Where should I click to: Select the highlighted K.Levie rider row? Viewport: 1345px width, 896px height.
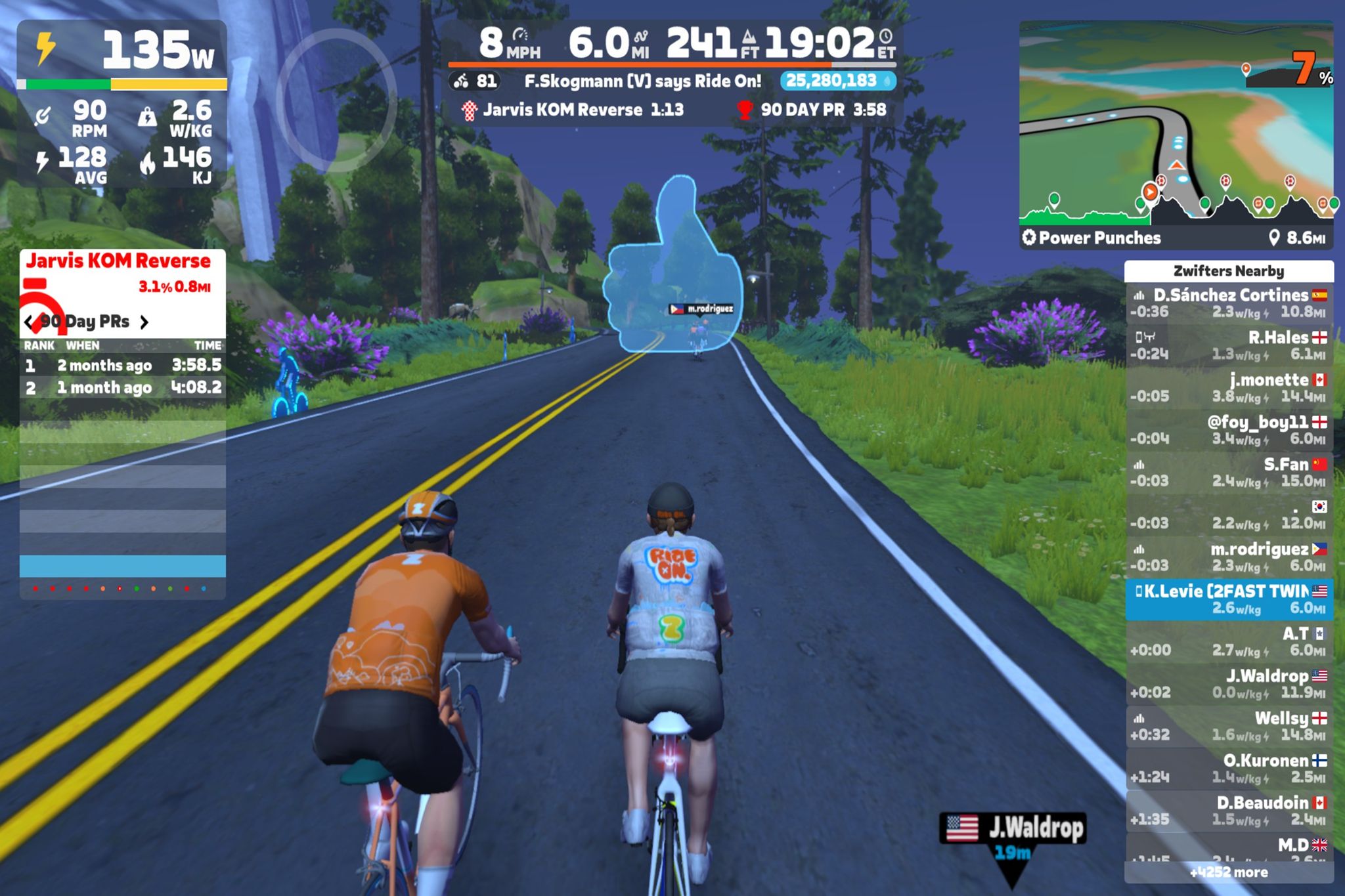(1228, 599)
